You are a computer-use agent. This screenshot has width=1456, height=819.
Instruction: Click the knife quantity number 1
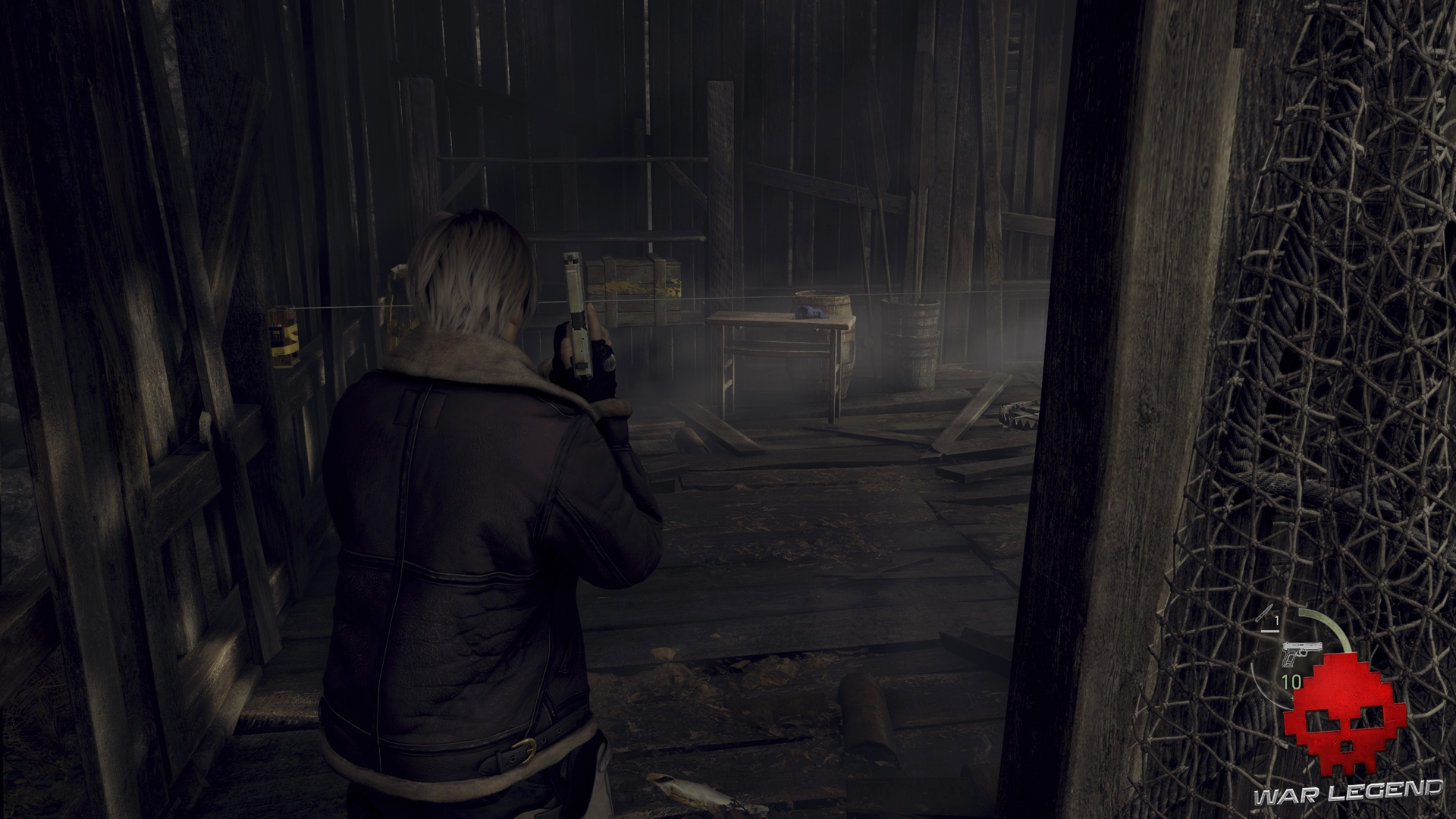click(1276, 619)
